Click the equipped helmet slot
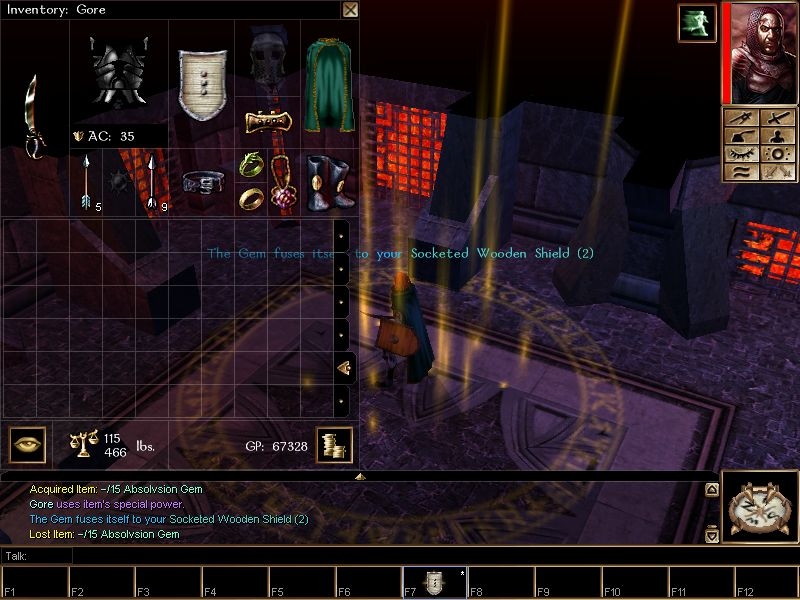The width and height of the screenshot is (800, 600). click(267, 62)
